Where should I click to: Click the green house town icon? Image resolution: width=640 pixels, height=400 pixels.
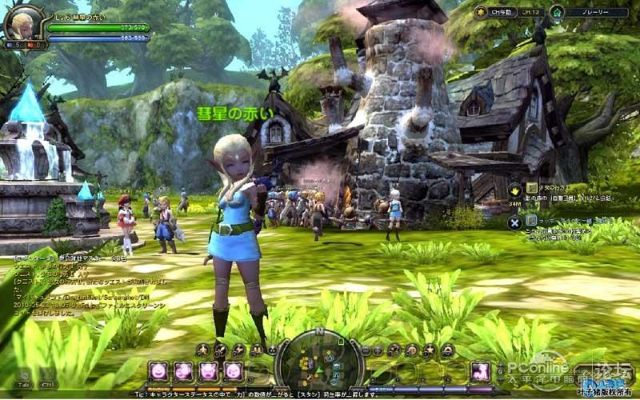point(556,13)
